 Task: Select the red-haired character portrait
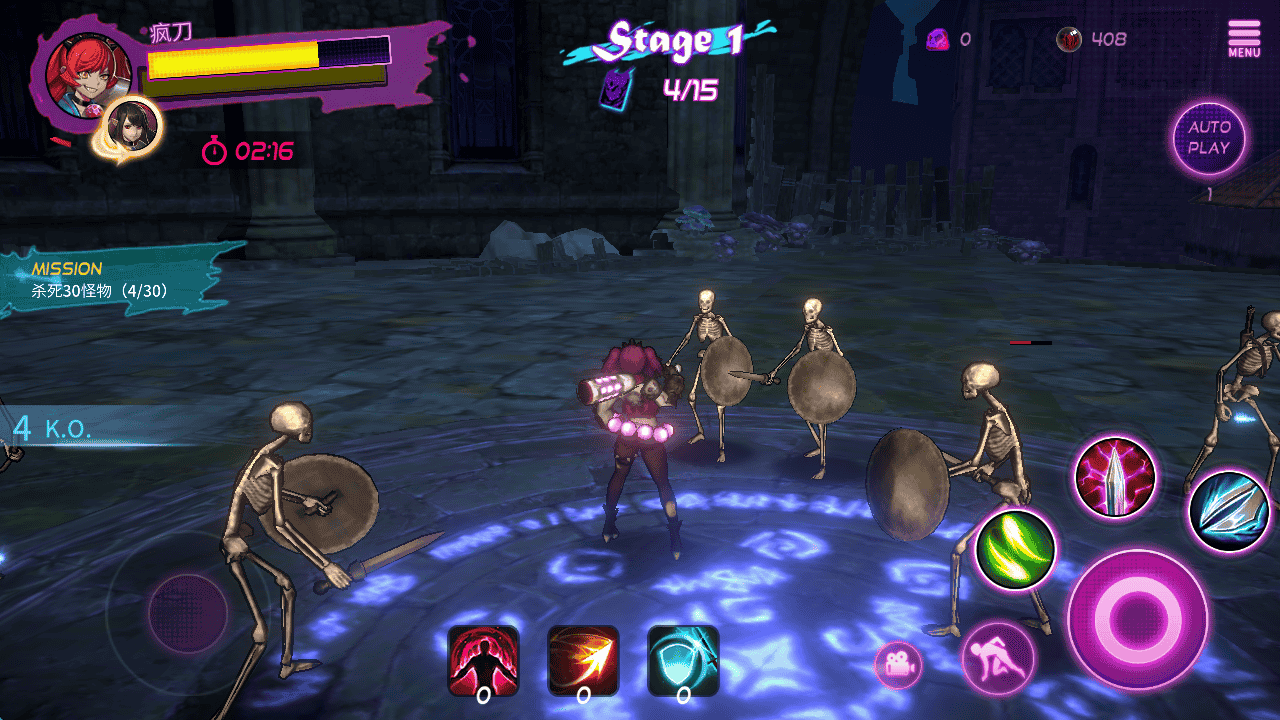87,73
